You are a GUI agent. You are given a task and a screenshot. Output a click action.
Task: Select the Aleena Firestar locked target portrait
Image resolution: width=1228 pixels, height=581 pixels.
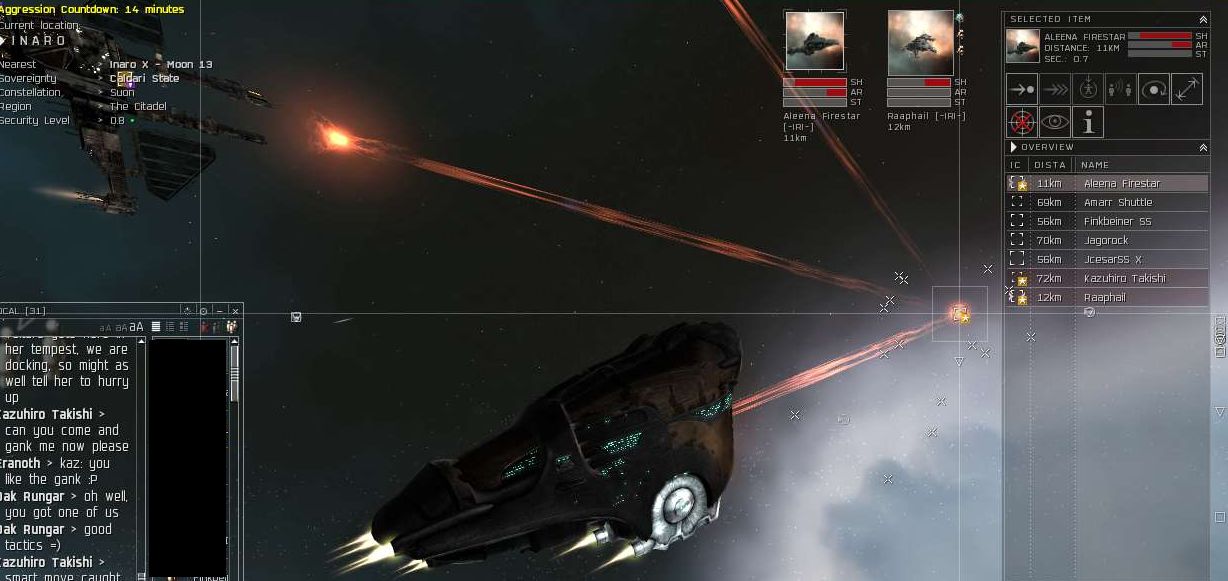[815, 41]
